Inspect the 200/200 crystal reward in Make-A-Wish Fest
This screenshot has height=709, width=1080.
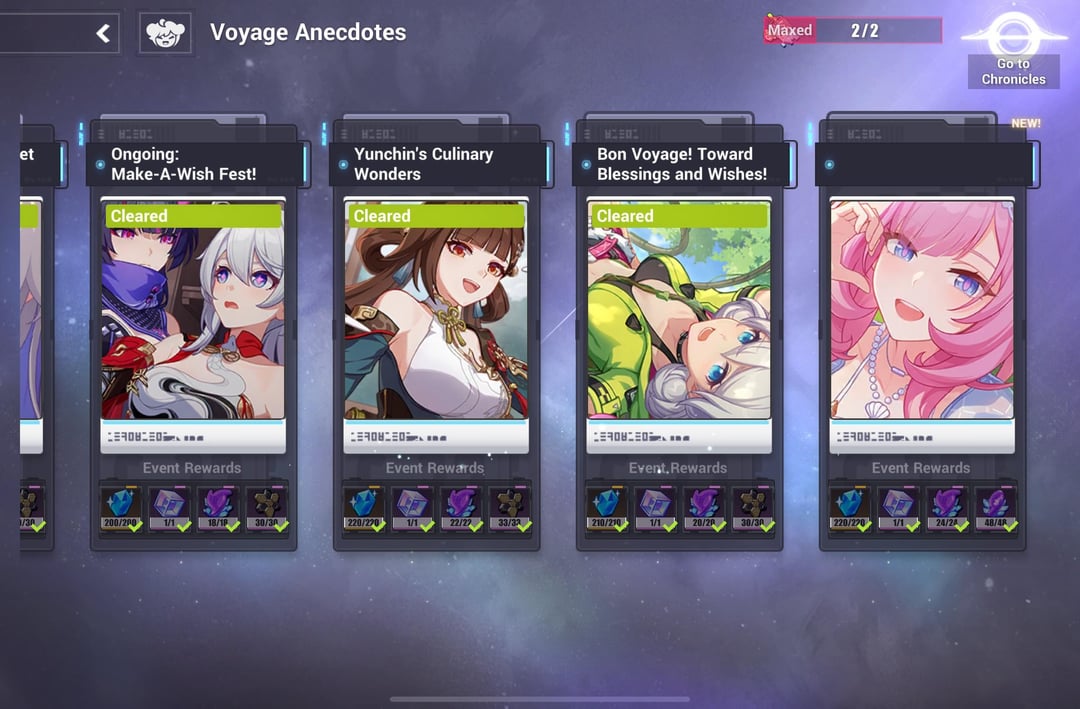(121, 508)
